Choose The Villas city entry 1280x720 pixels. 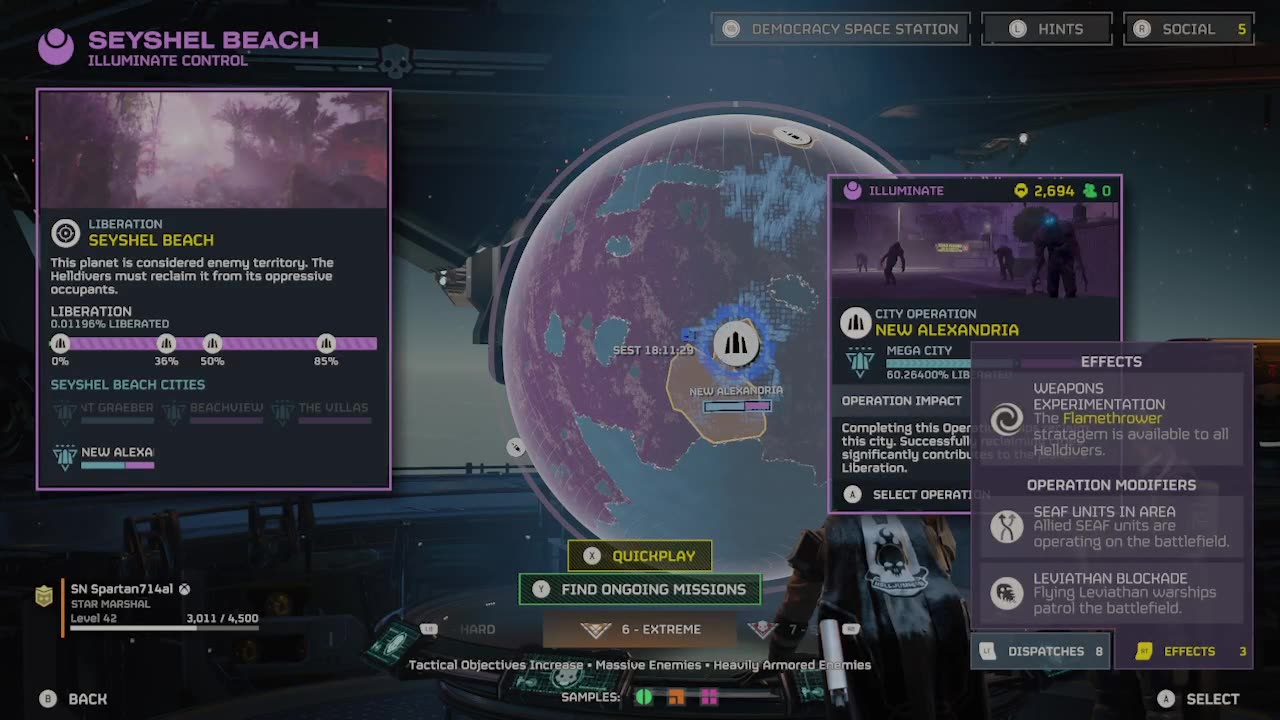pyautogui.click(x=322, y=409)
